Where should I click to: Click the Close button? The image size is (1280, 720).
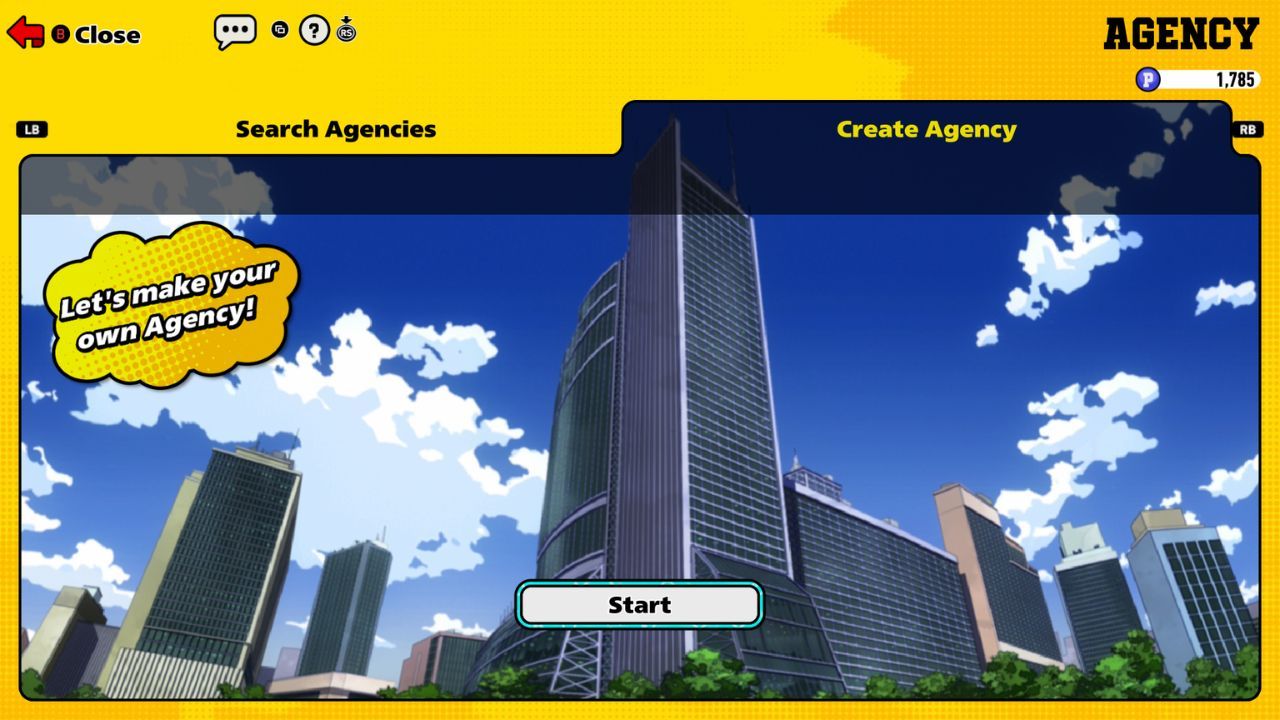point(106,34)
